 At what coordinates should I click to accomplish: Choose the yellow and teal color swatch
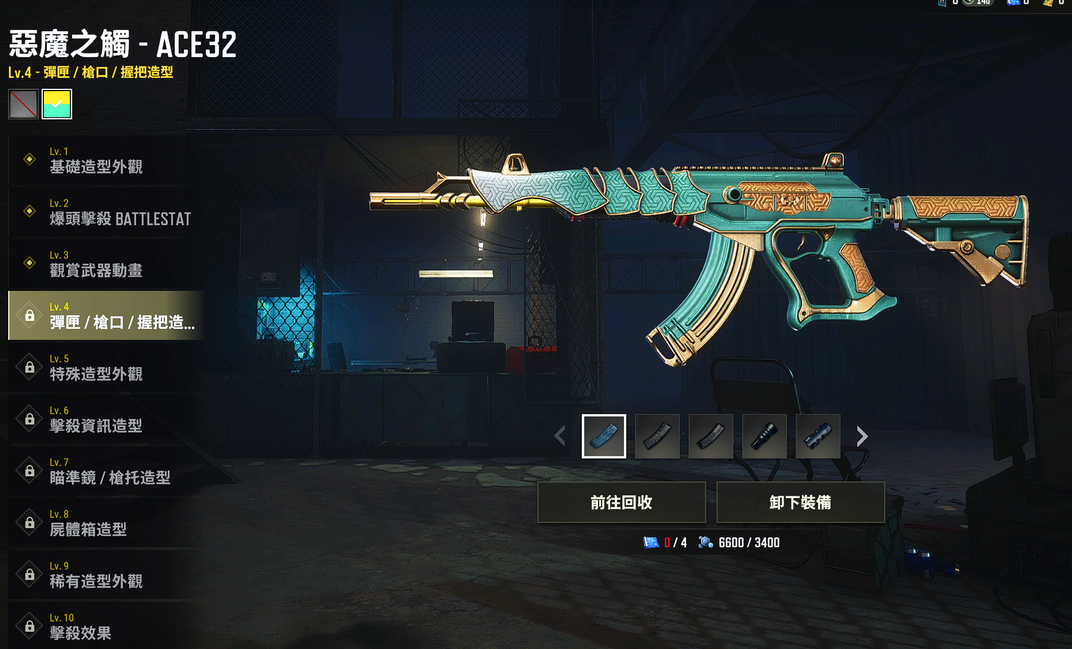(x=57, y=104)
